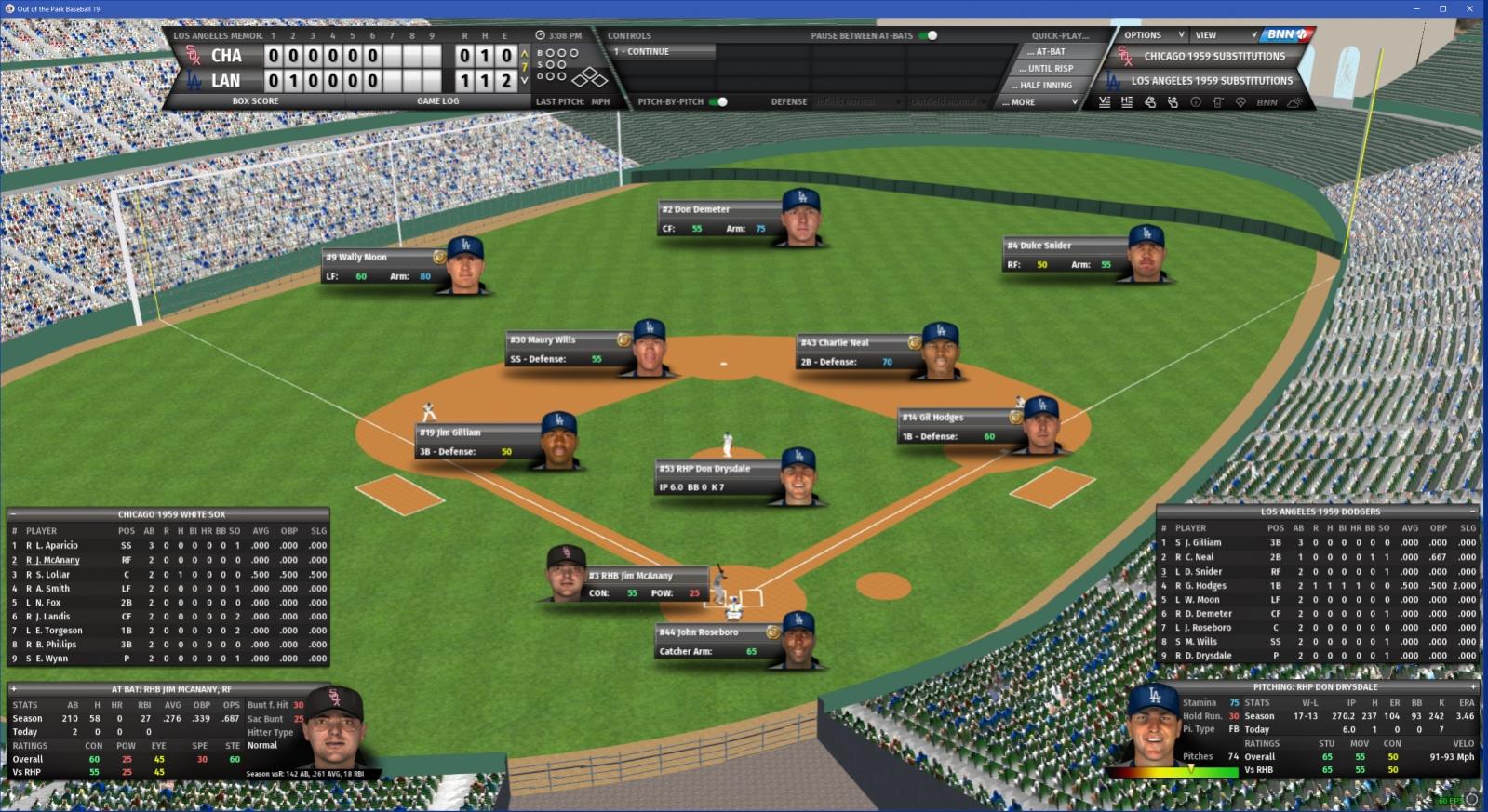Screen dimensions: 1488x812
Task: Open Los Angeles 1959 Substitutions
Action: tap(1211, 81)
